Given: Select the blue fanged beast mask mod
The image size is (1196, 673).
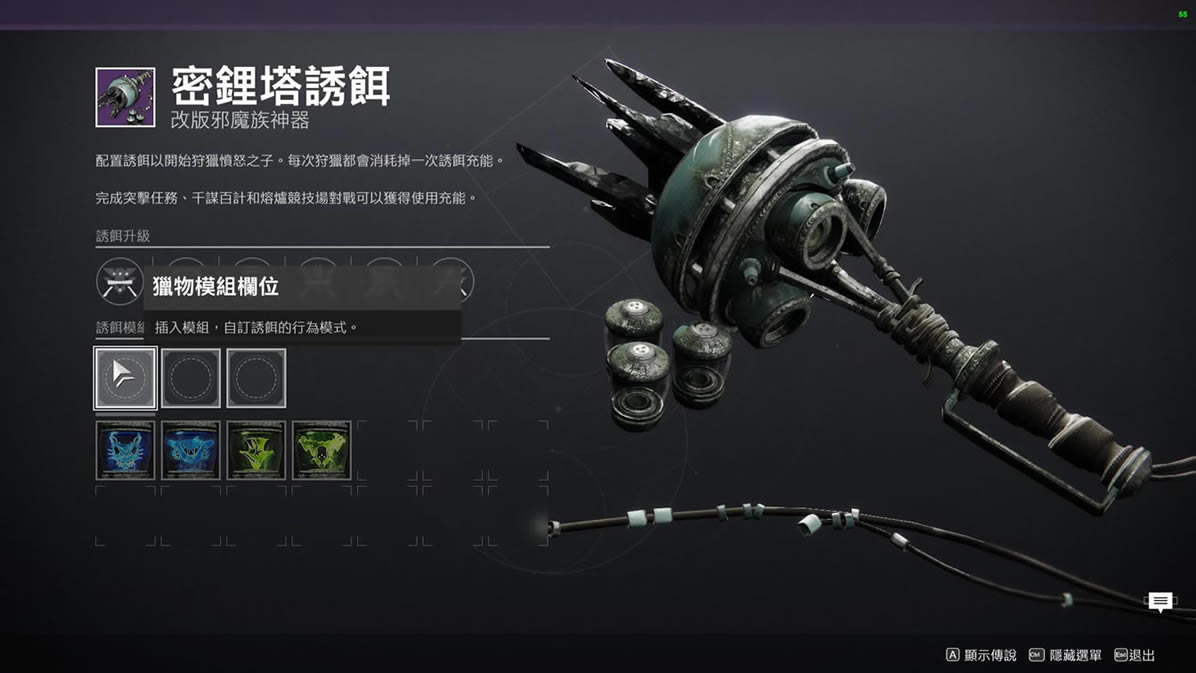Looking at the screenshot, I should (126, 451).
